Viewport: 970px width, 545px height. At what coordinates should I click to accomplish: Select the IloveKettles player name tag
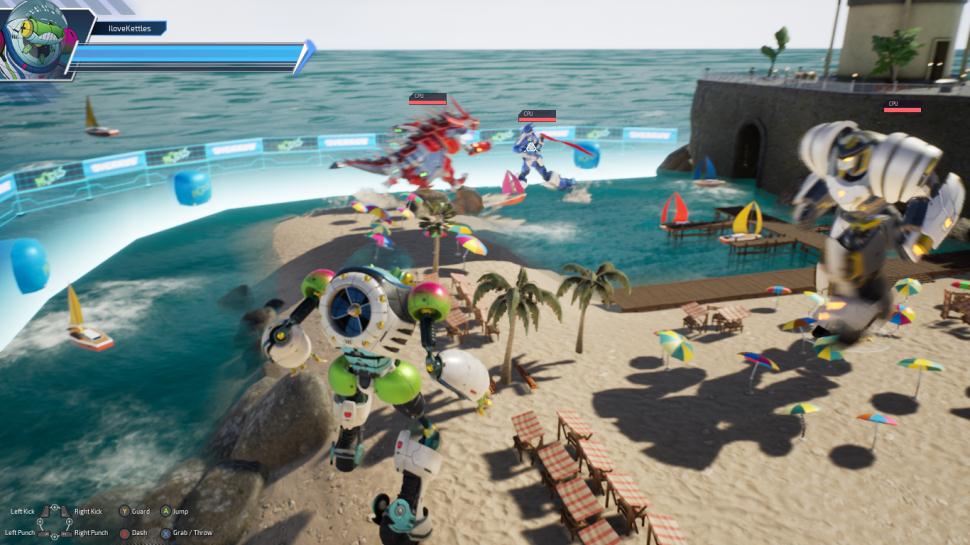(x=128, y=29)
